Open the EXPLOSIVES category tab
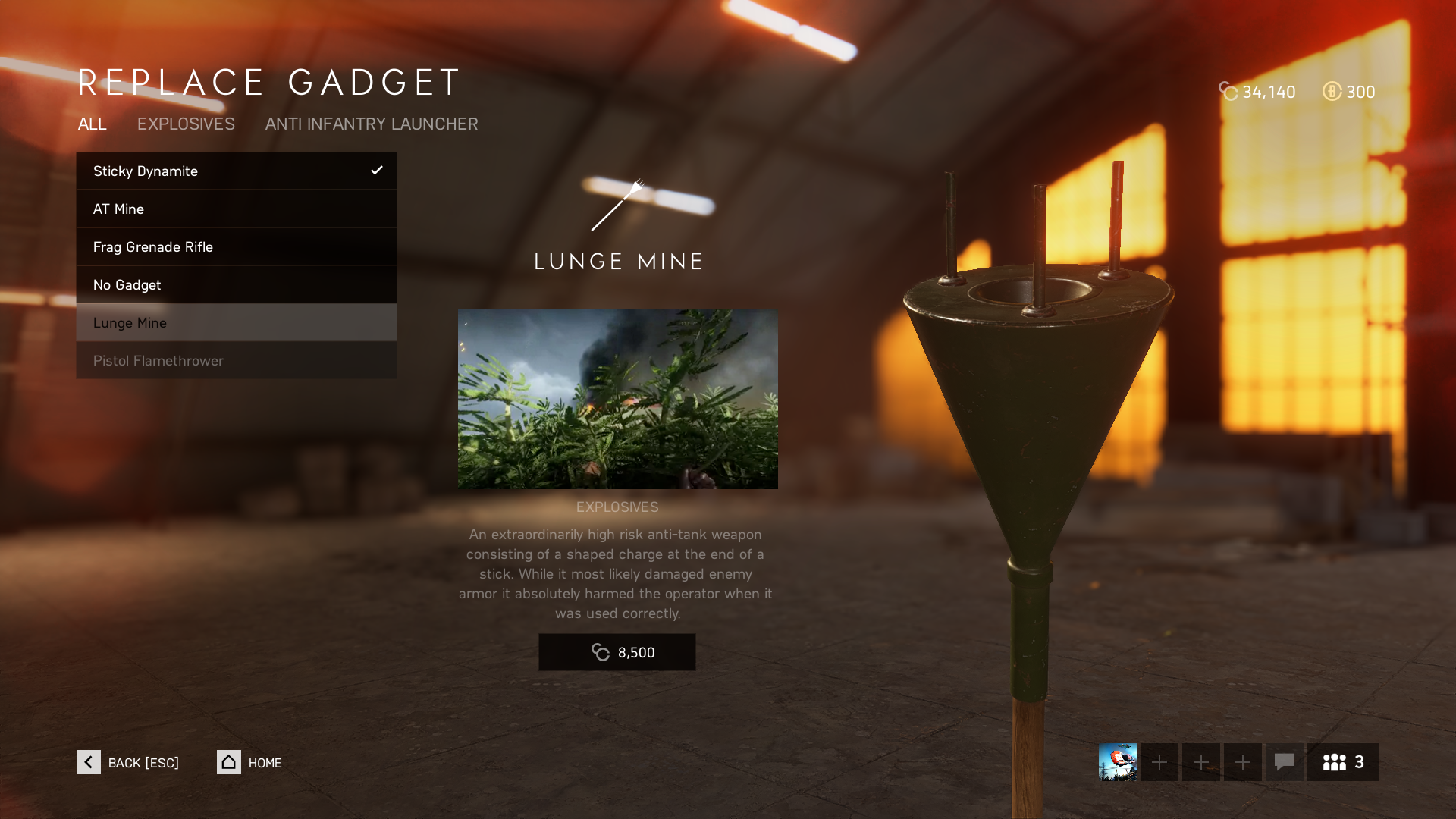 coord(186,124)
